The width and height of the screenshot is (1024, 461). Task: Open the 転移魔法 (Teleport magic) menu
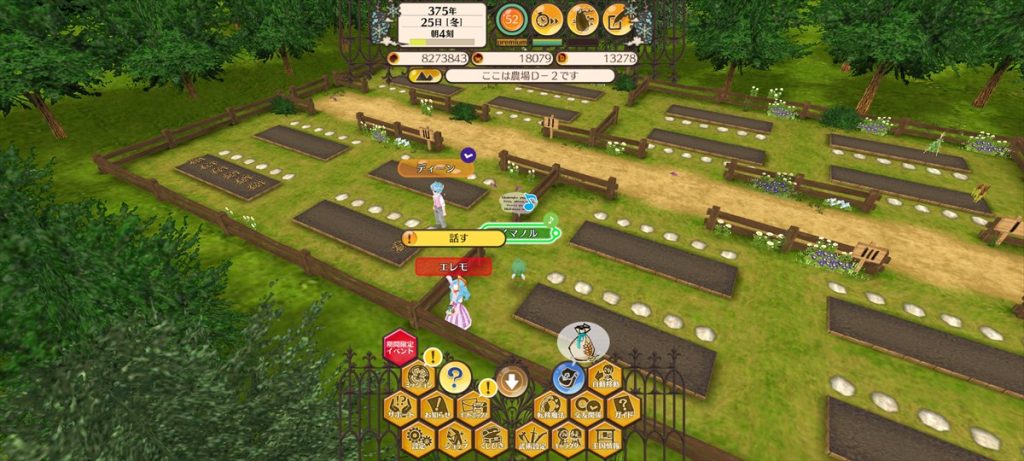click(x=548, y=407)
